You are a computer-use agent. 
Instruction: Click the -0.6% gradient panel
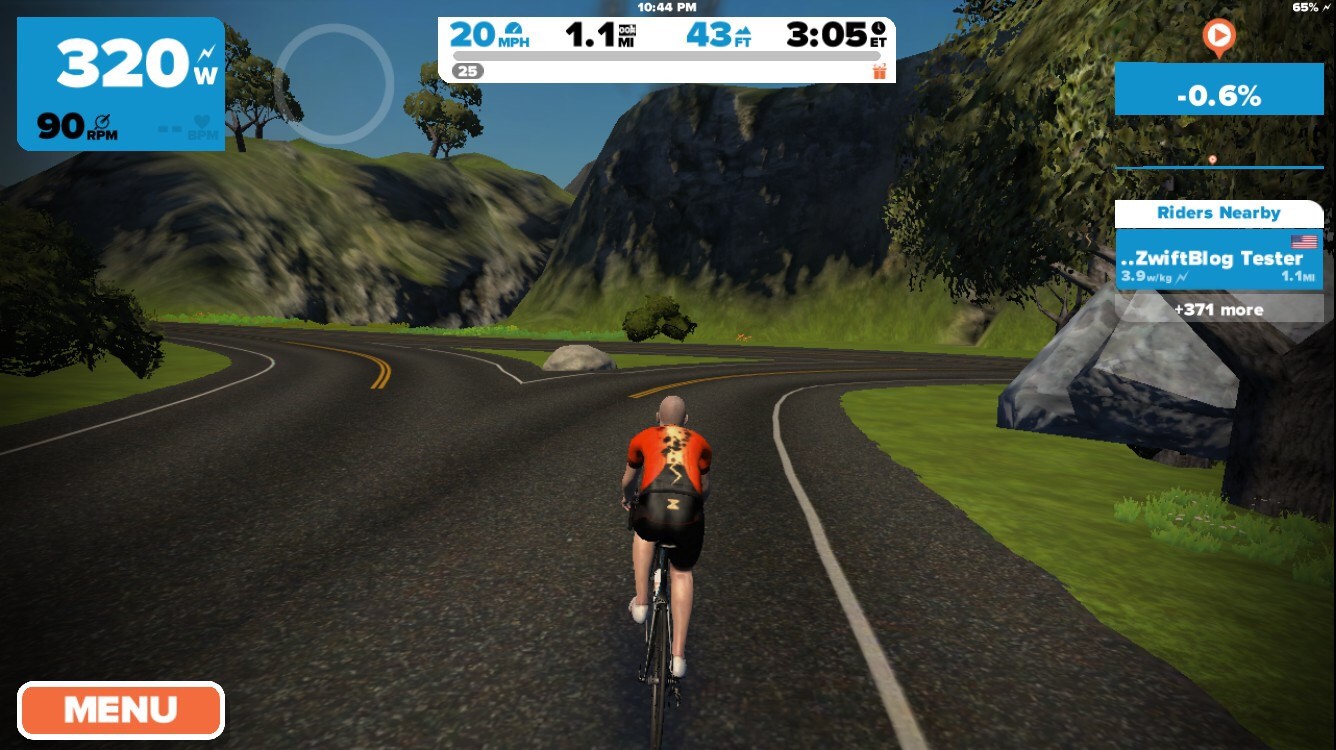(x=1219, y=96)
